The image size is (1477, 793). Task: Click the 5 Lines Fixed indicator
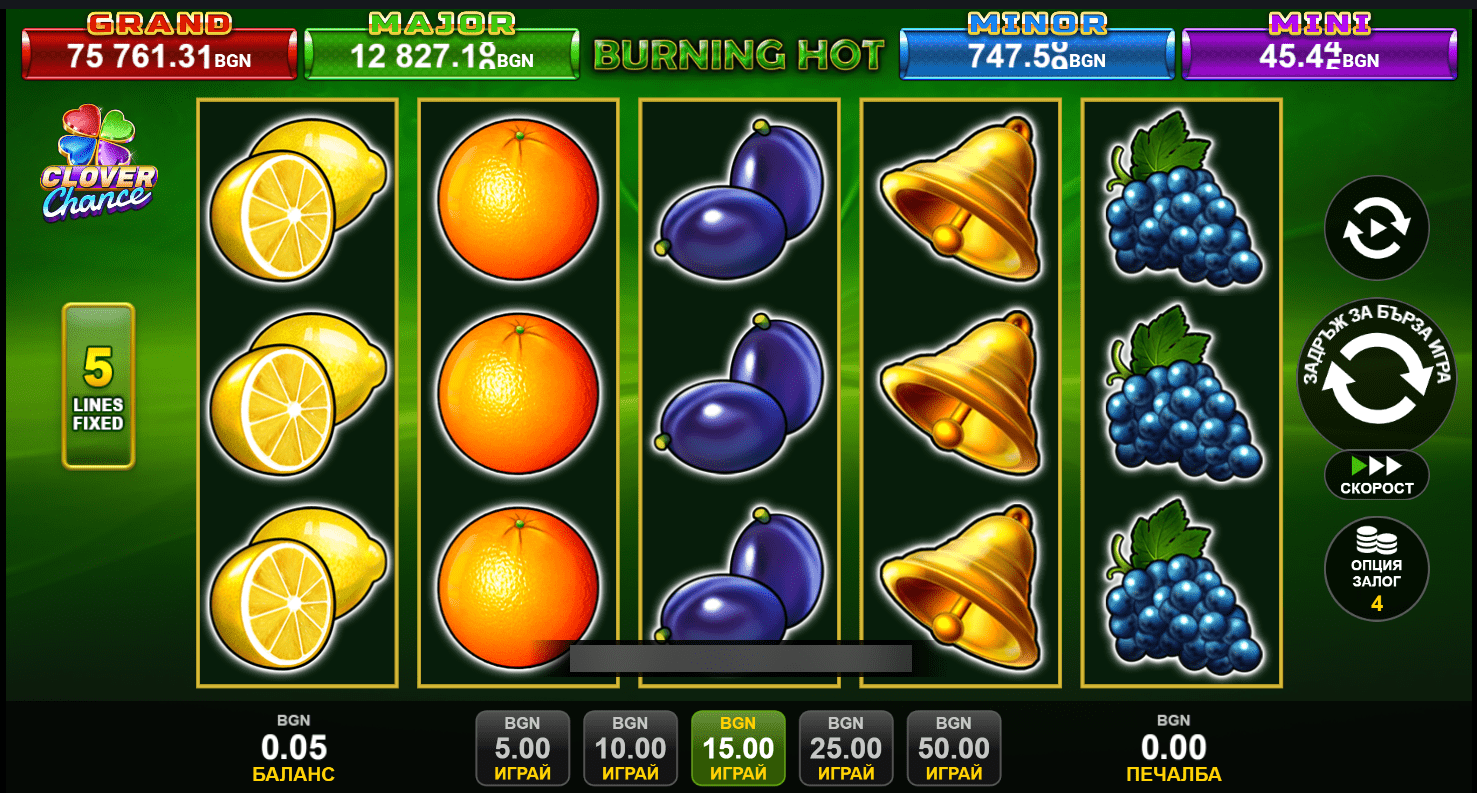98,386
